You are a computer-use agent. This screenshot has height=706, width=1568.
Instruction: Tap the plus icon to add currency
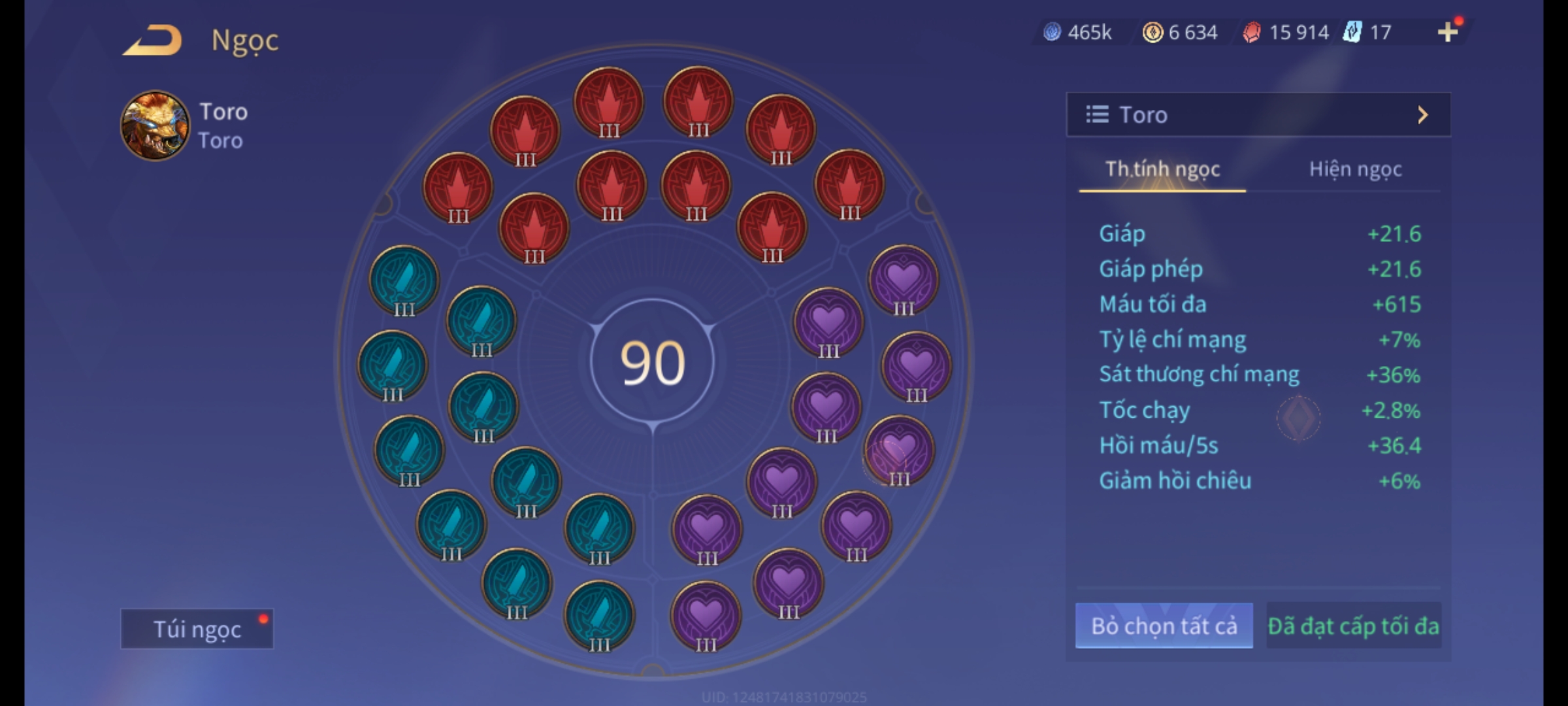(1448, 31)
